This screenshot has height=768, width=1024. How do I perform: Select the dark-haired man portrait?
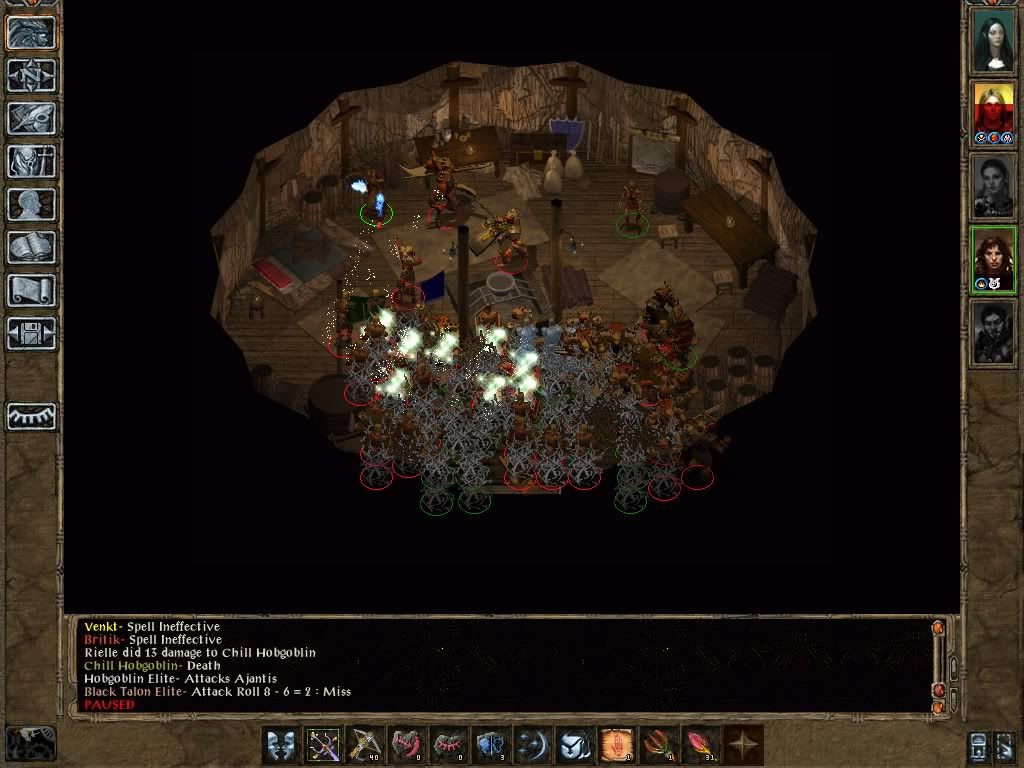click(x=993, y=332)
